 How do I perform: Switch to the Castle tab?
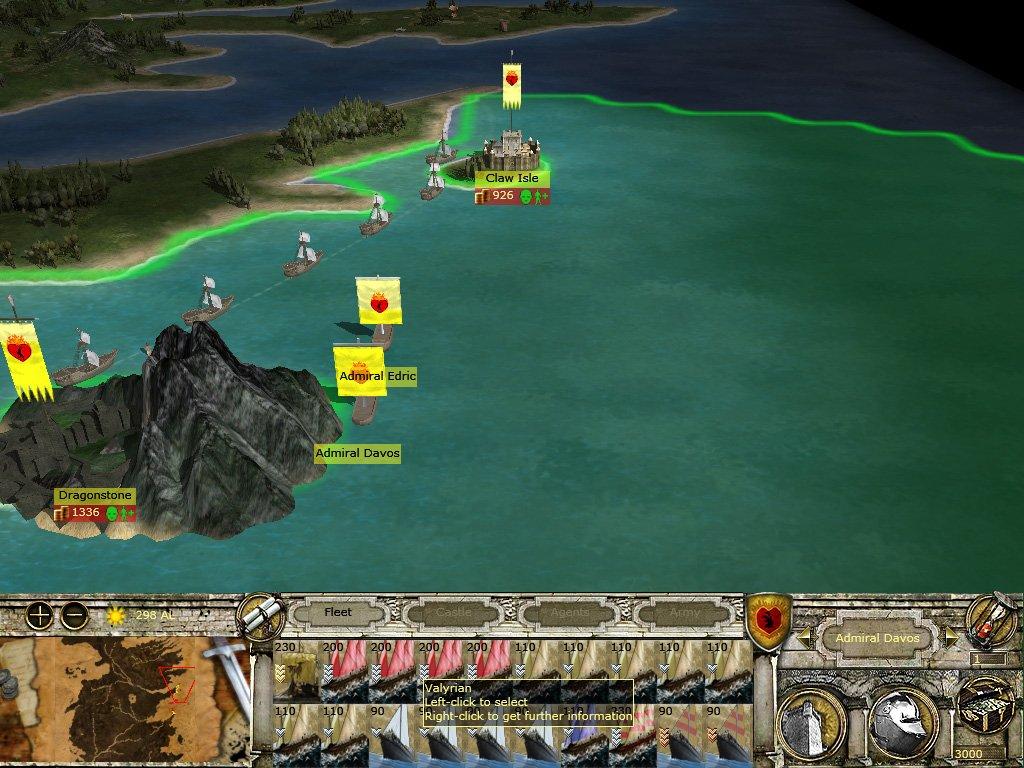click(x=453, y=612)
